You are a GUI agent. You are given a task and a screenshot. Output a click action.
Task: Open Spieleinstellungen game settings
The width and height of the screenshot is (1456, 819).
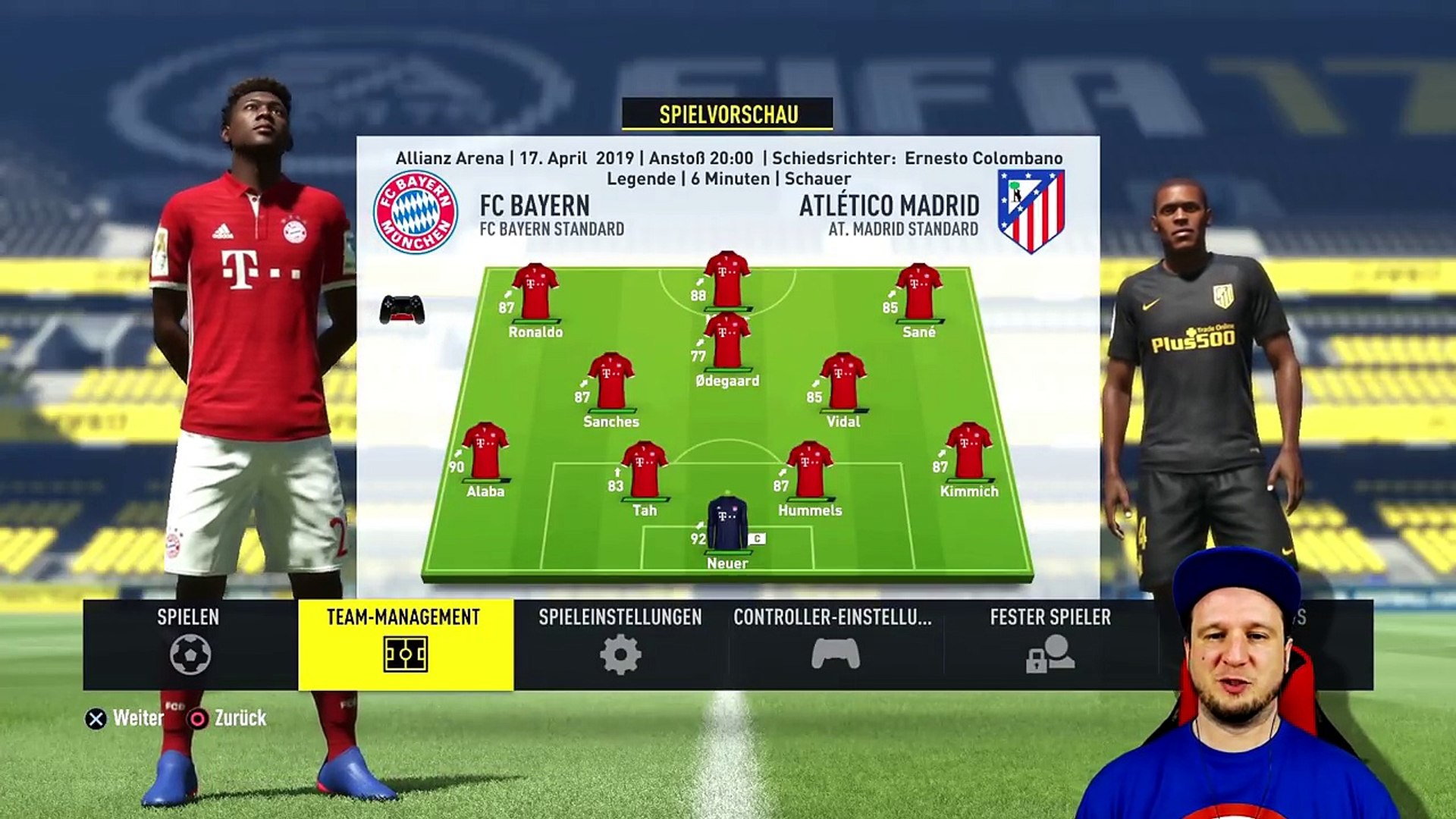(620, 645)
